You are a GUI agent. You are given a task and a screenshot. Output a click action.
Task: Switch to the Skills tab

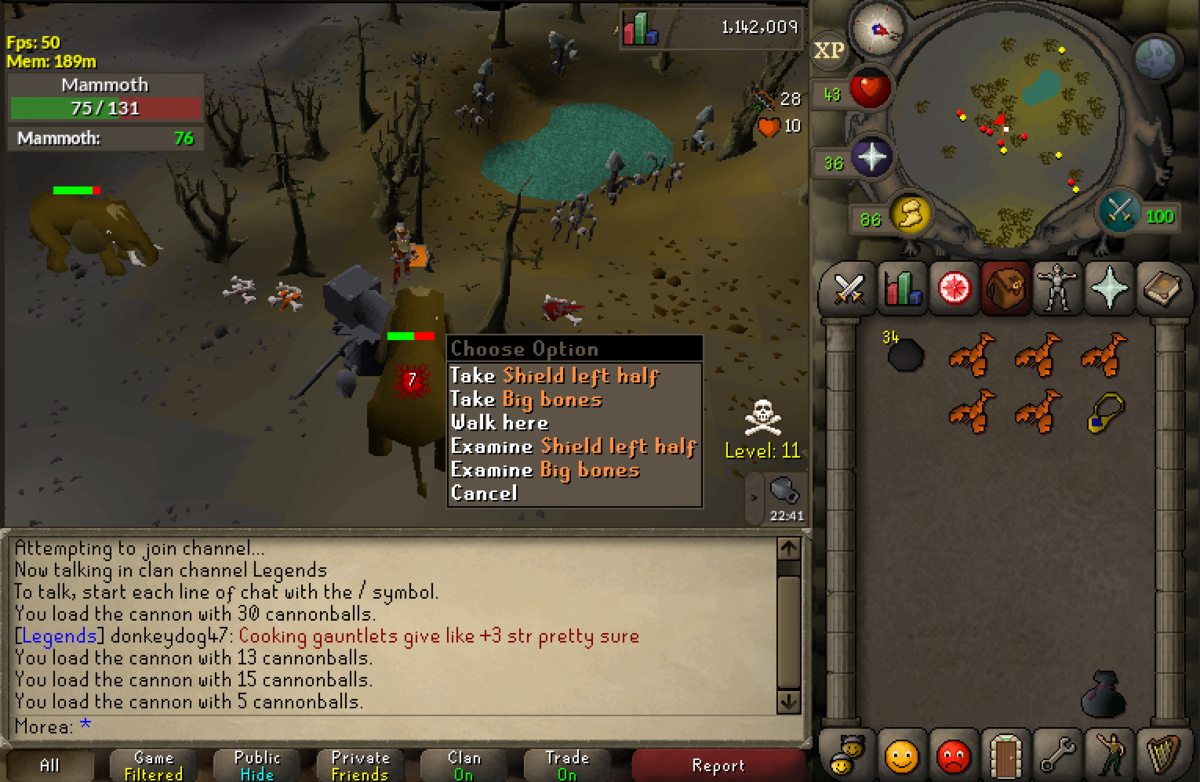point(903,290)
